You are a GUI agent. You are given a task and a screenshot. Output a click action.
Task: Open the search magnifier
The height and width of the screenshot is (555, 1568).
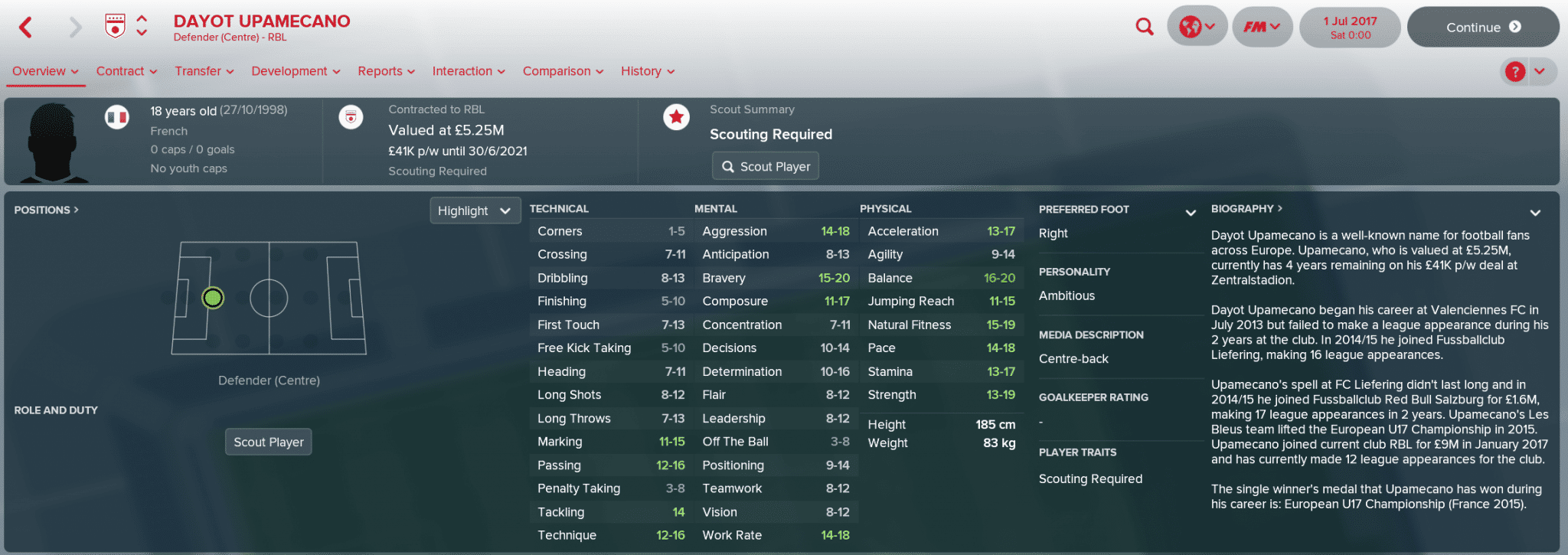[1144, 28]
